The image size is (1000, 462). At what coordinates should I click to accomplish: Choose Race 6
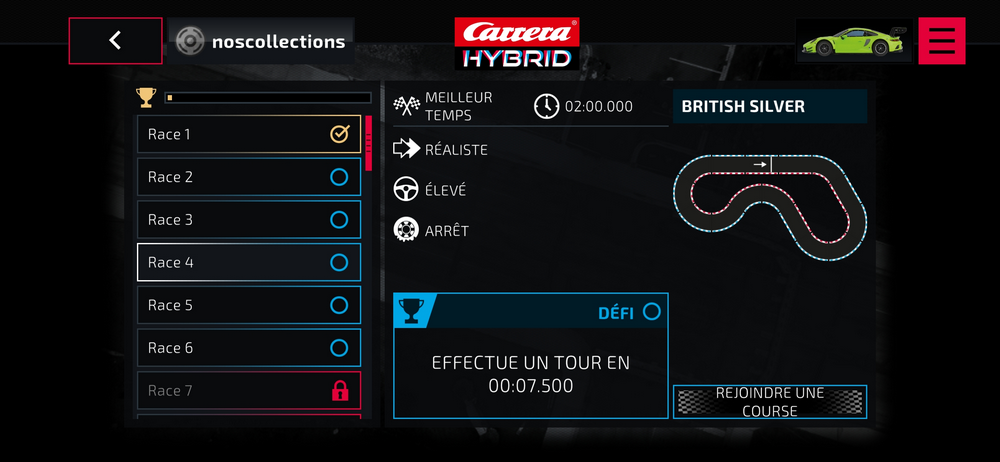tap(248, 348)
